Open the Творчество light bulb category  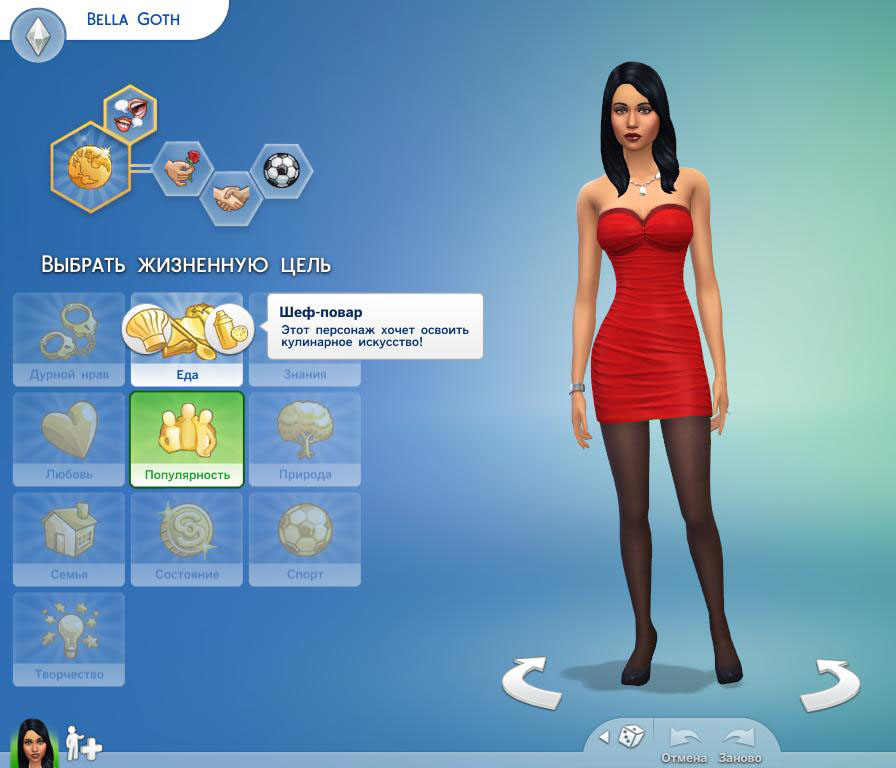tap(69, 638)
